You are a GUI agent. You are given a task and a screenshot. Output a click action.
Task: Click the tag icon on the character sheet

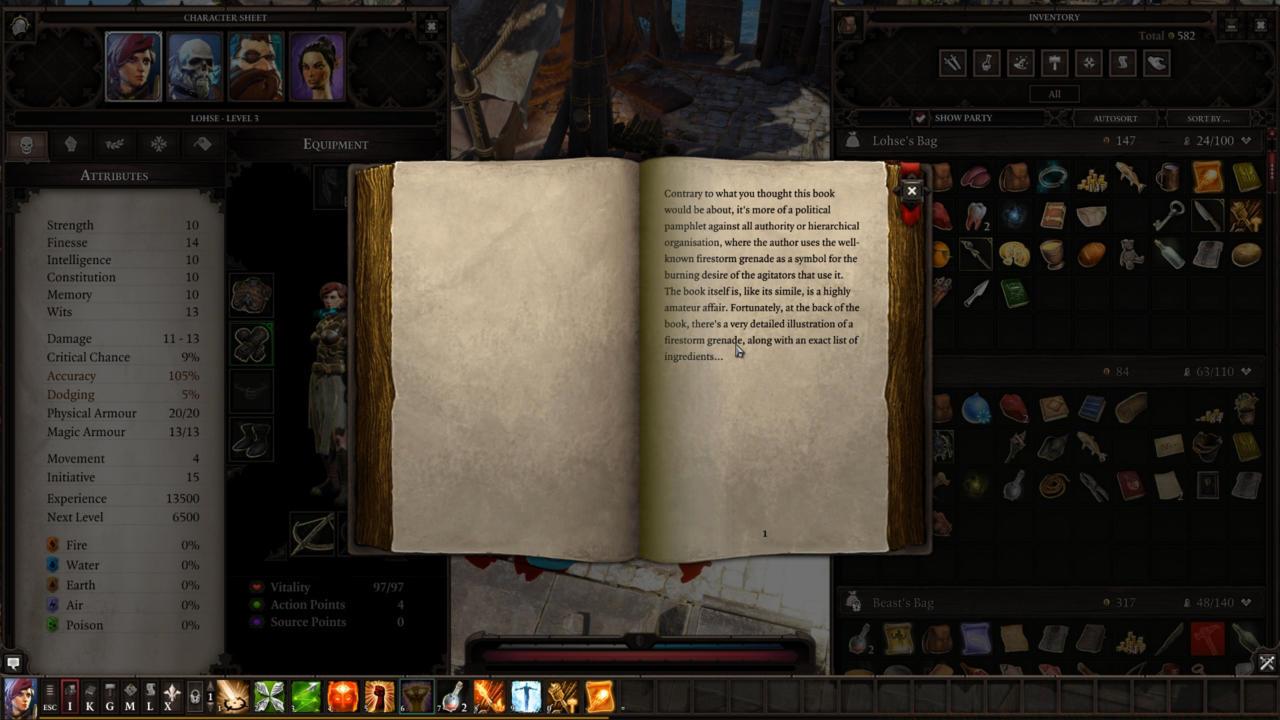202,144
